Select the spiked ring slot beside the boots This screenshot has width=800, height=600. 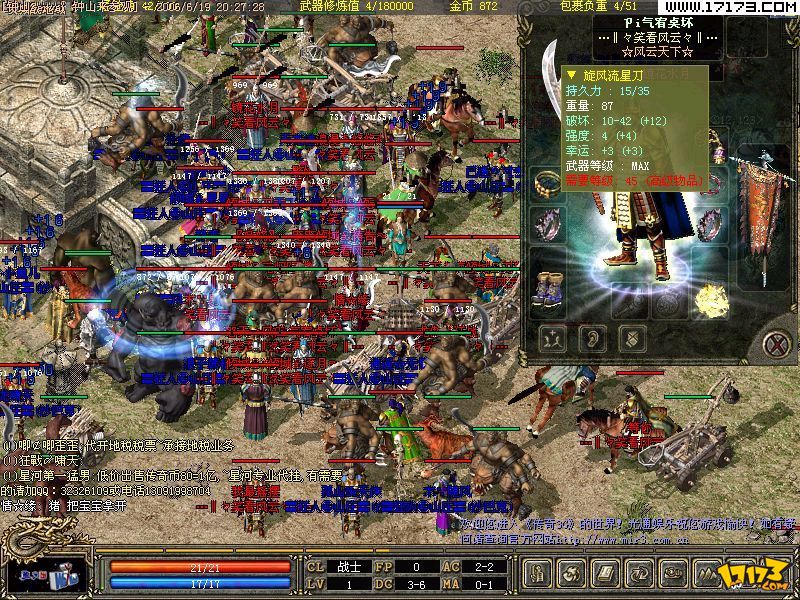(x=548, y=222)
